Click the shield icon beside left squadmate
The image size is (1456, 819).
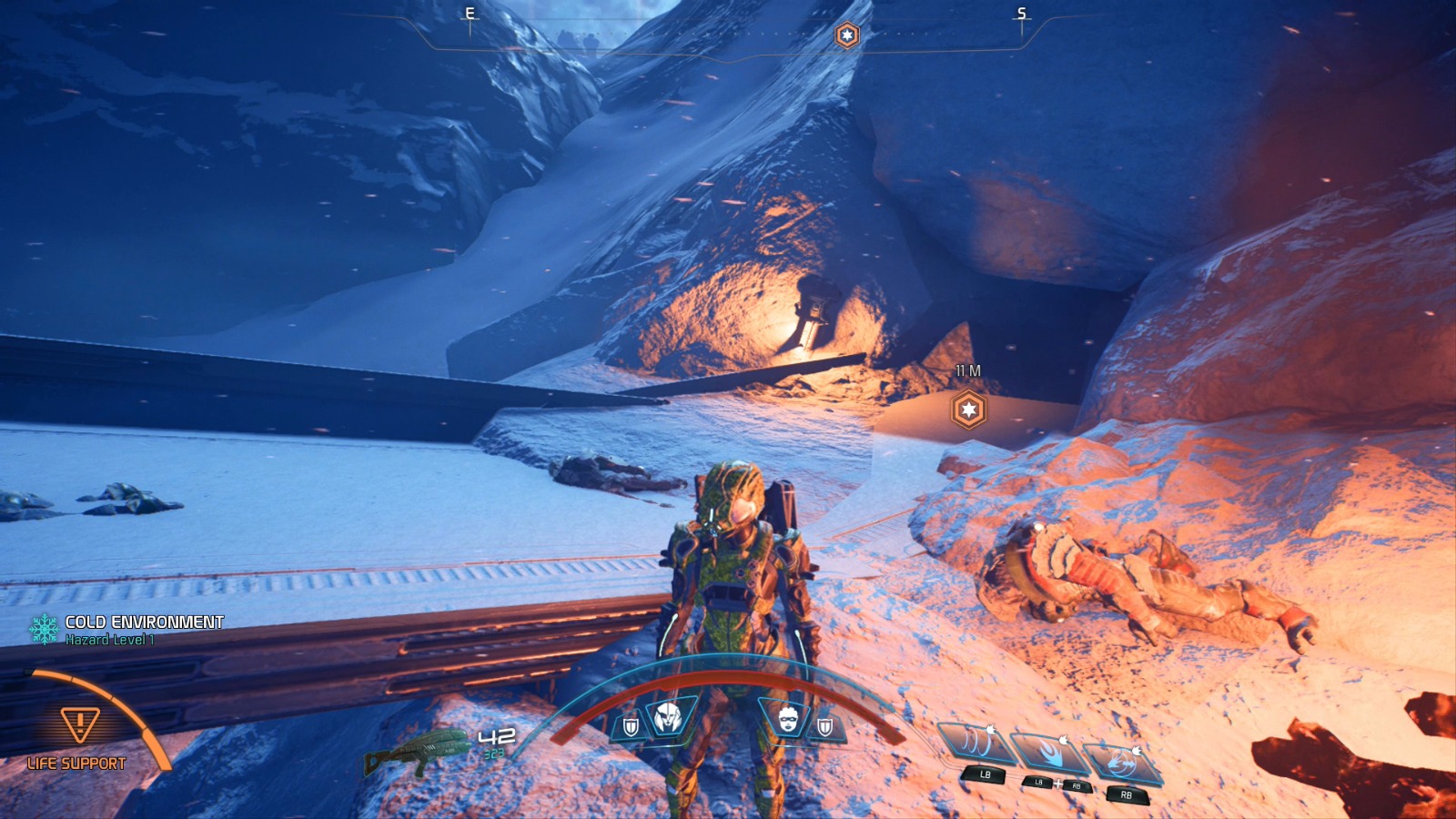(x=630, y=726)
